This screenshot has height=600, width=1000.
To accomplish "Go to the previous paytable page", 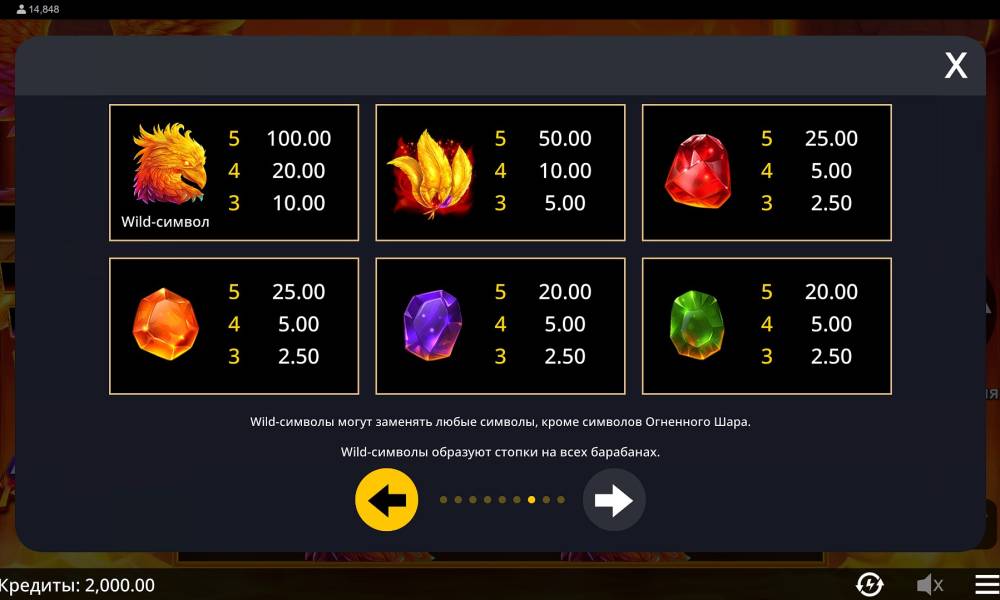I will pos(386,499).
